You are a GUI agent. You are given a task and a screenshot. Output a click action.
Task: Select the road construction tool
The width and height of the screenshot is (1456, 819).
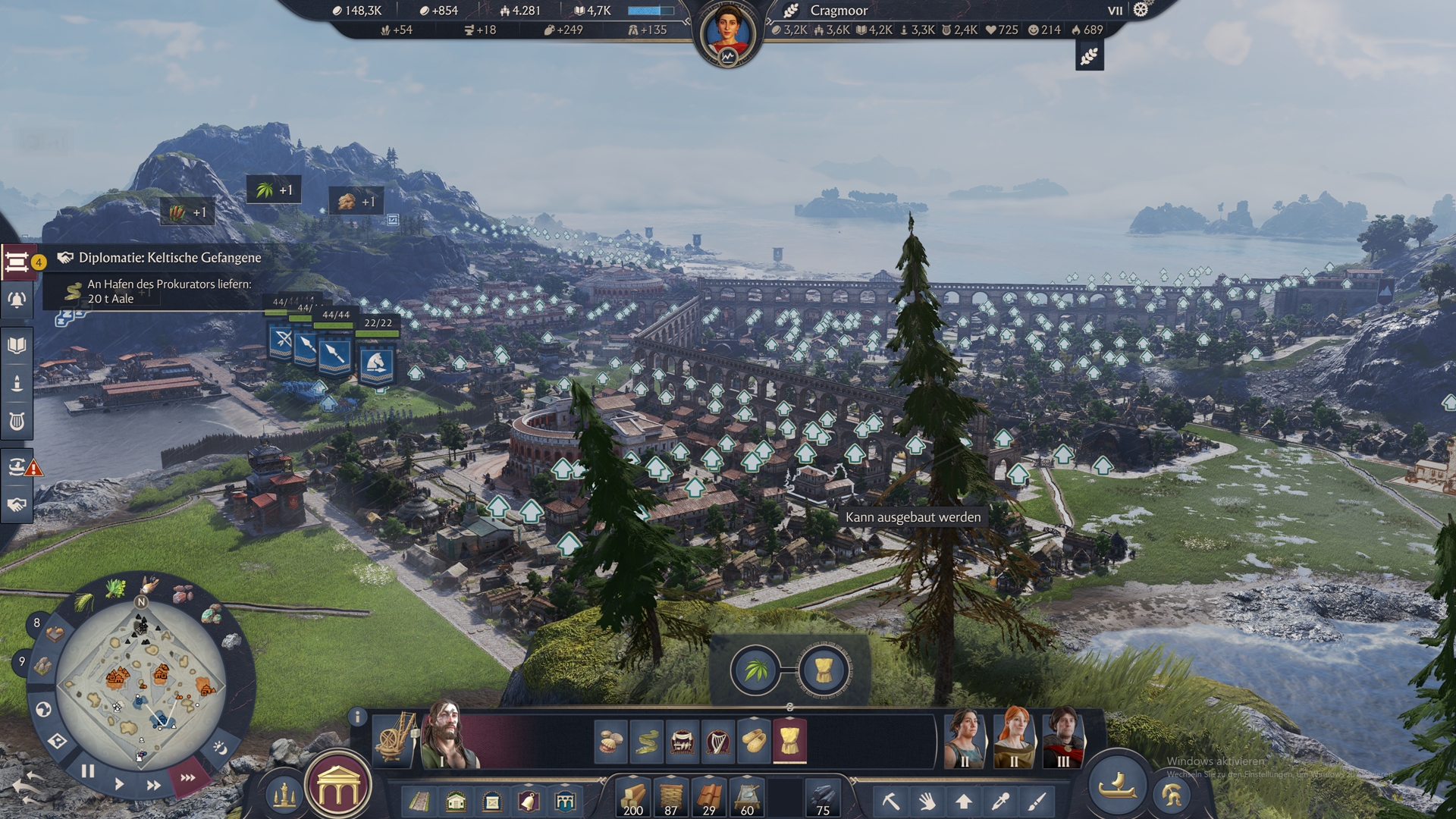click(419, 801)
